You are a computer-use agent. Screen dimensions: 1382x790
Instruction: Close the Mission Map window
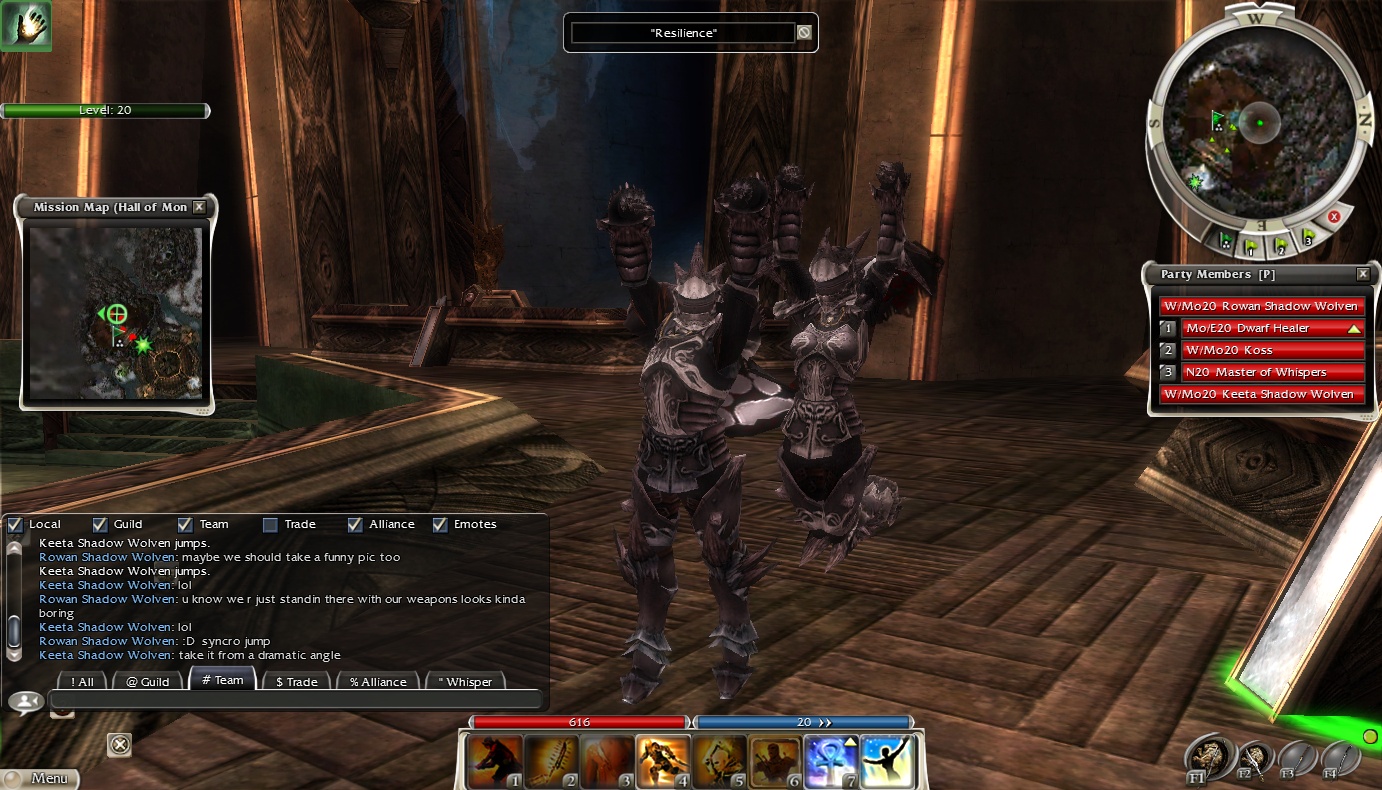[x=199, y=207]
